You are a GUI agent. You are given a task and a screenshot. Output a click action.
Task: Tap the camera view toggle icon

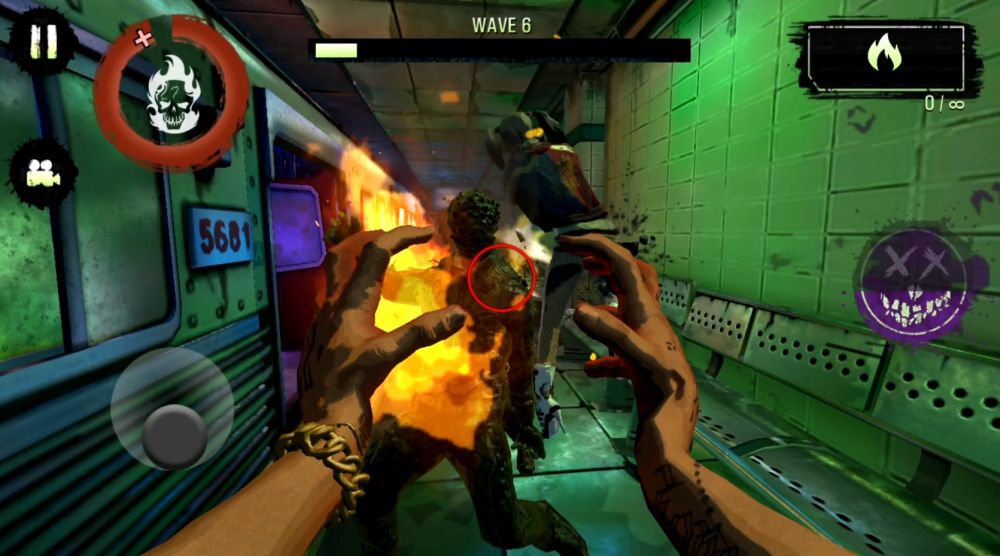(x=42, y=173)
